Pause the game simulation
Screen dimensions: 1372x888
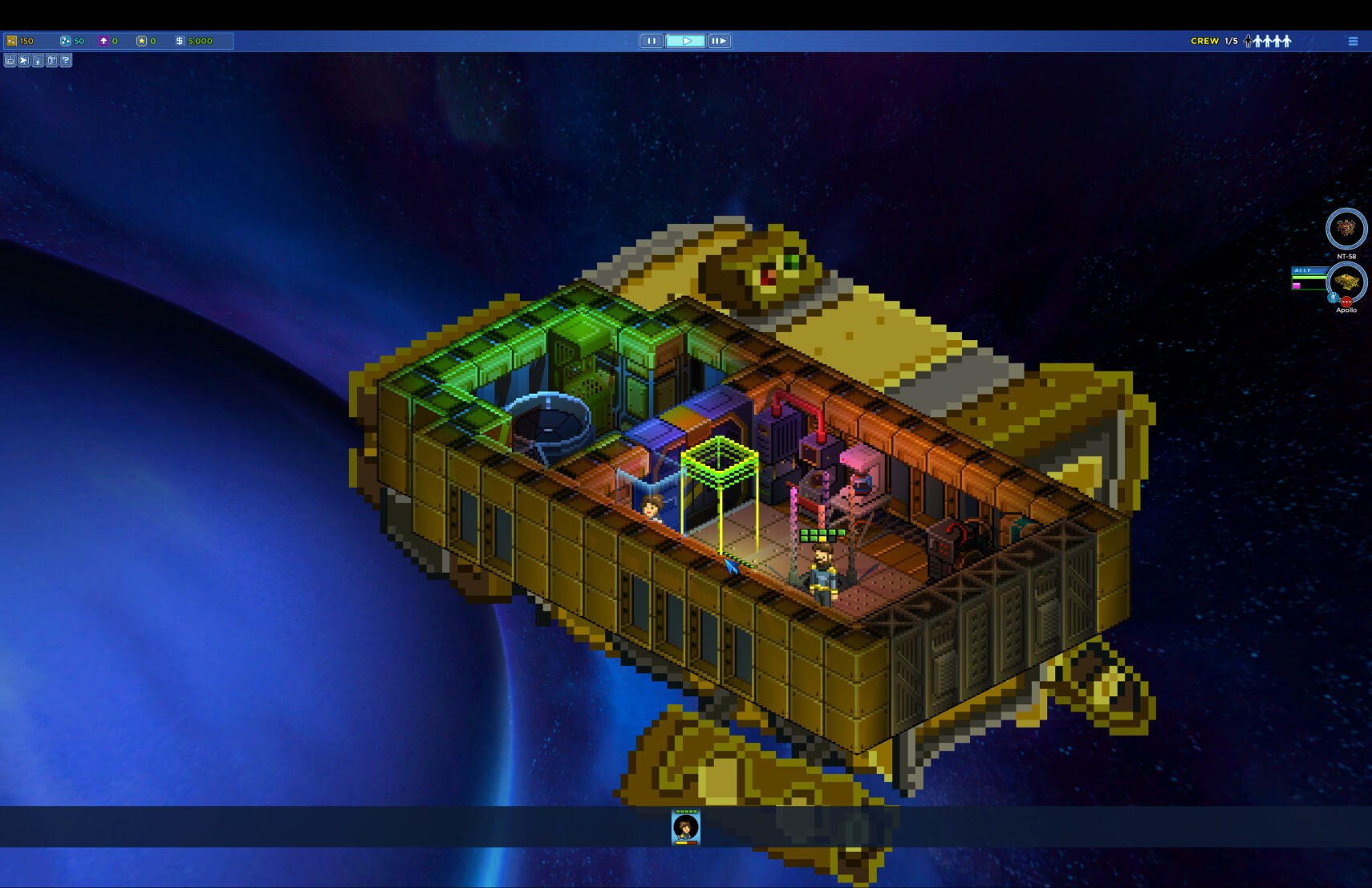click(651, 41)
